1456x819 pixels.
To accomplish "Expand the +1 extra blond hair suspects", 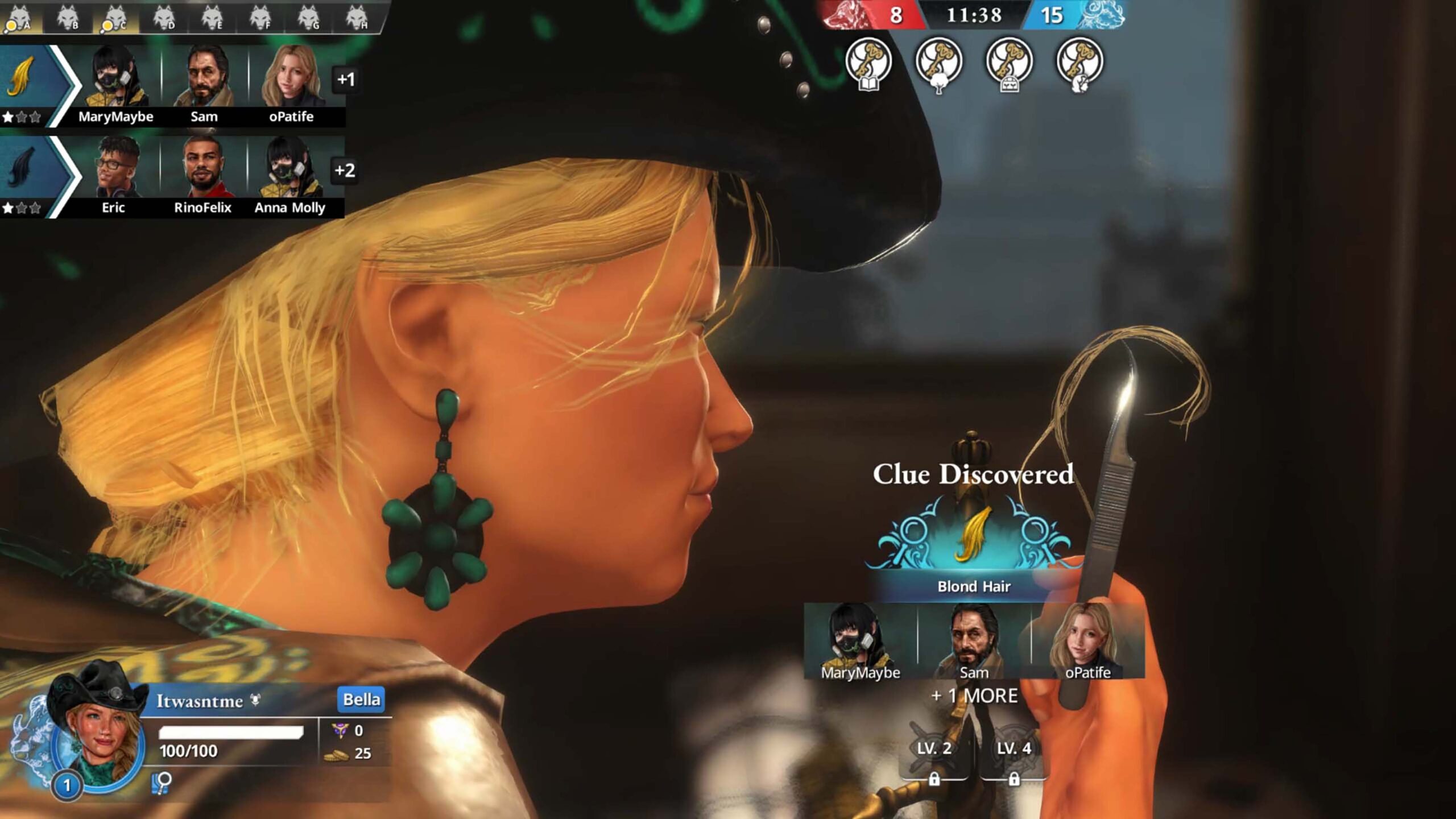I will [x=345, y=79].
